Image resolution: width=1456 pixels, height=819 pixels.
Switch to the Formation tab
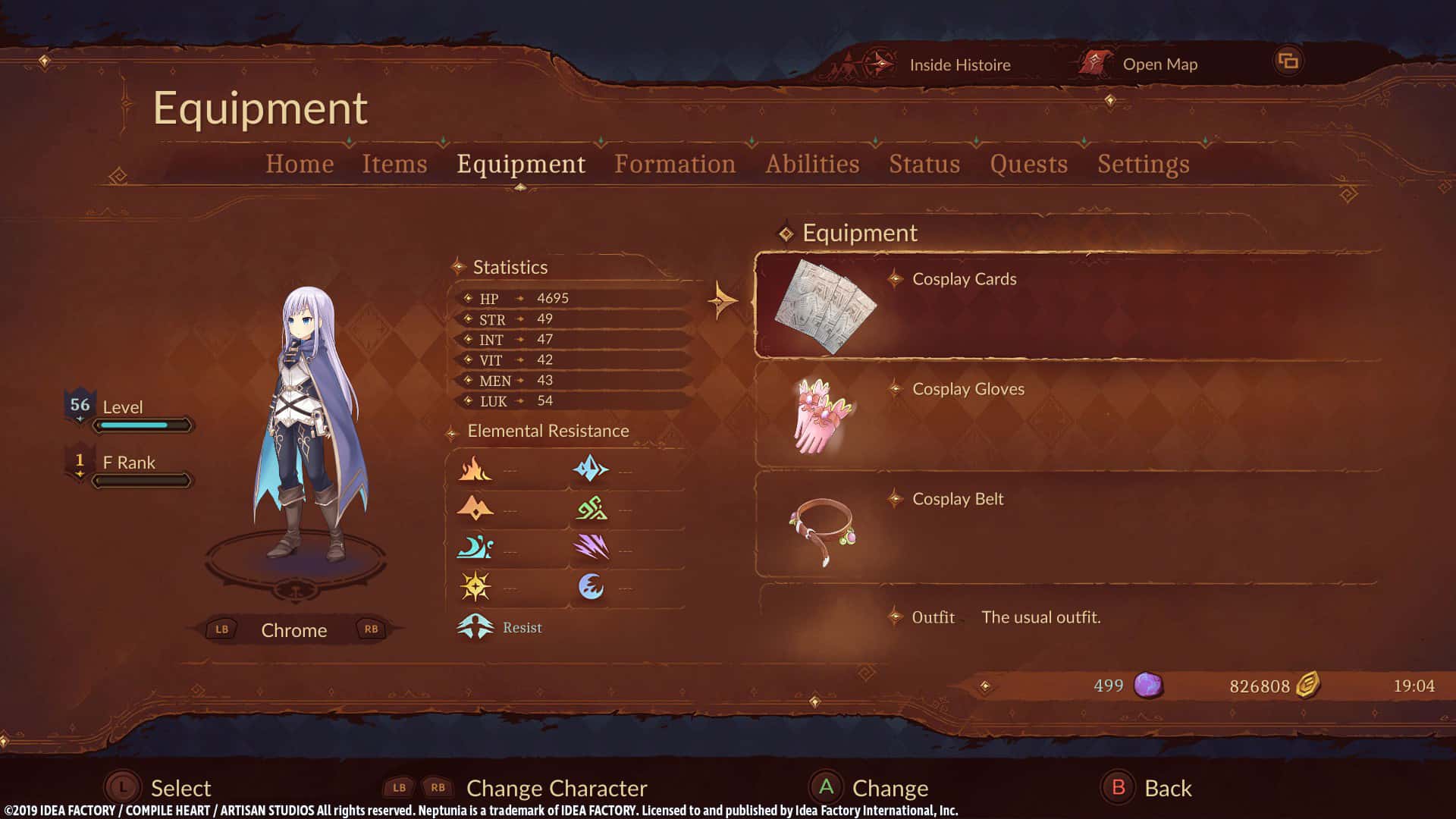675,164
